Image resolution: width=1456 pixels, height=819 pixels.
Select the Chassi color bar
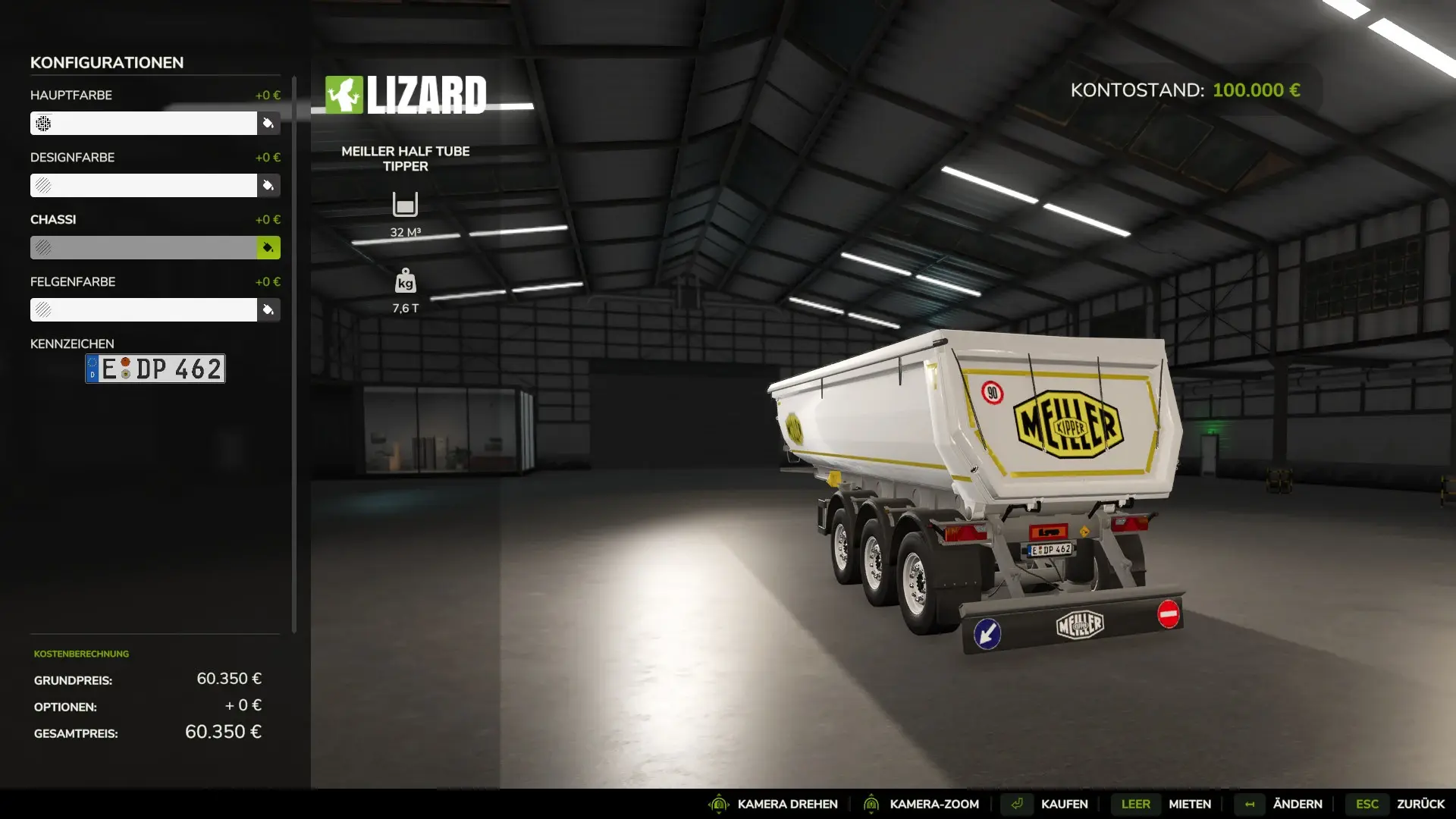(143, 247)
